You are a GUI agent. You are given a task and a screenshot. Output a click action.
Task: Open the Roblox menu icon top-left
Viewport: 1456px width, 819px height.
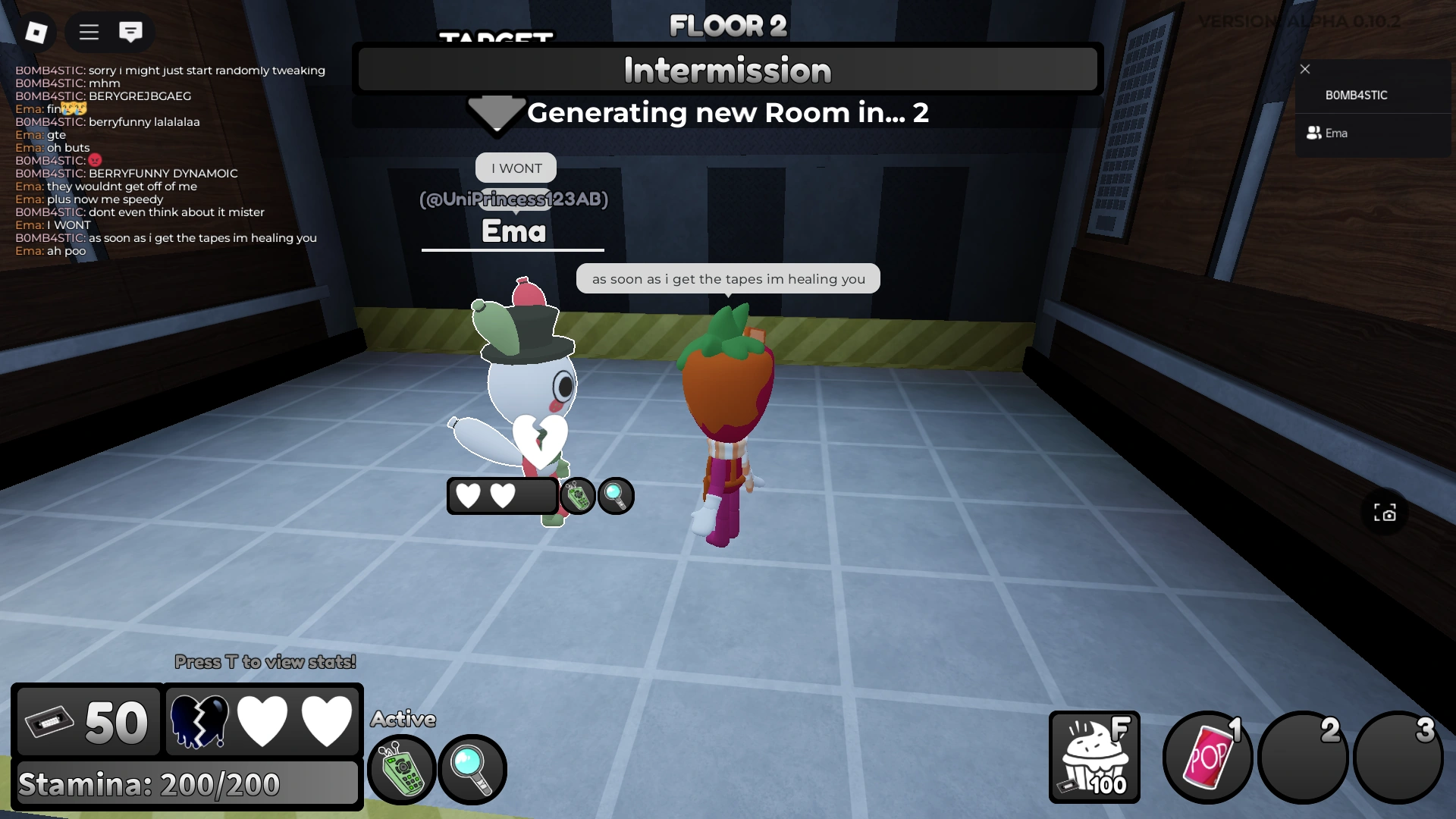36,31
